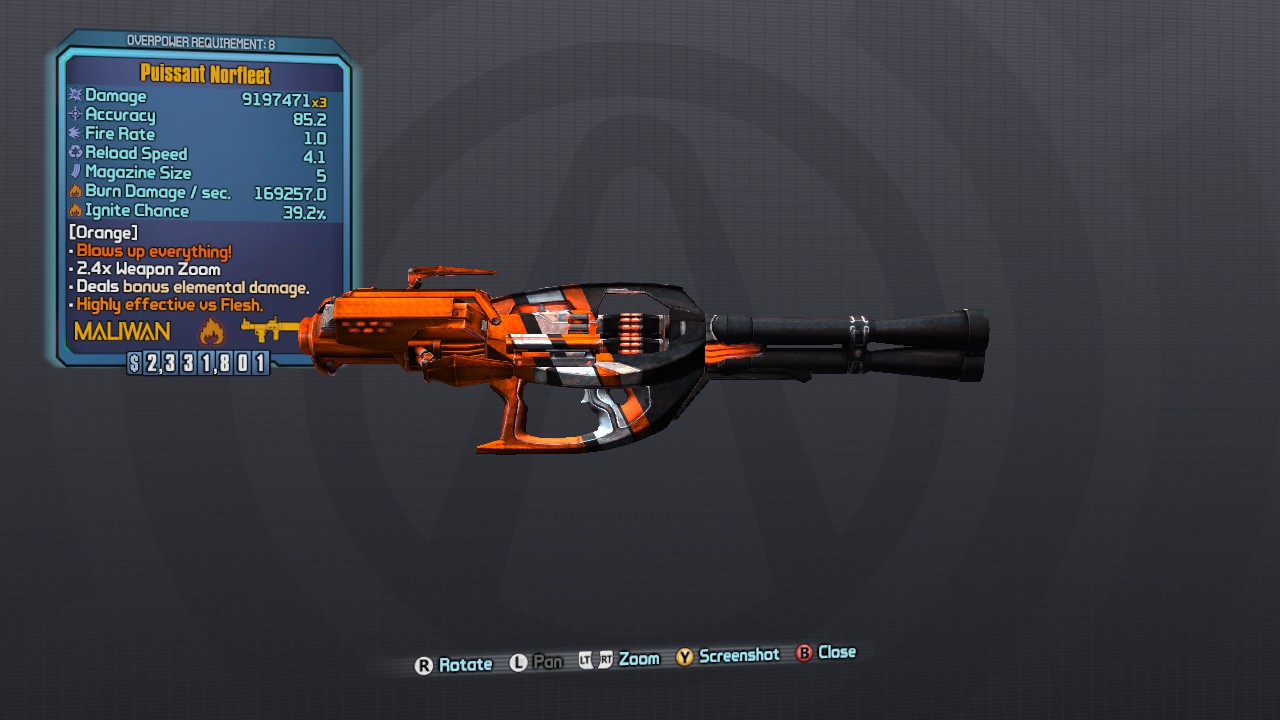Select the Puissant Norfleet item card title

(205, 75)
